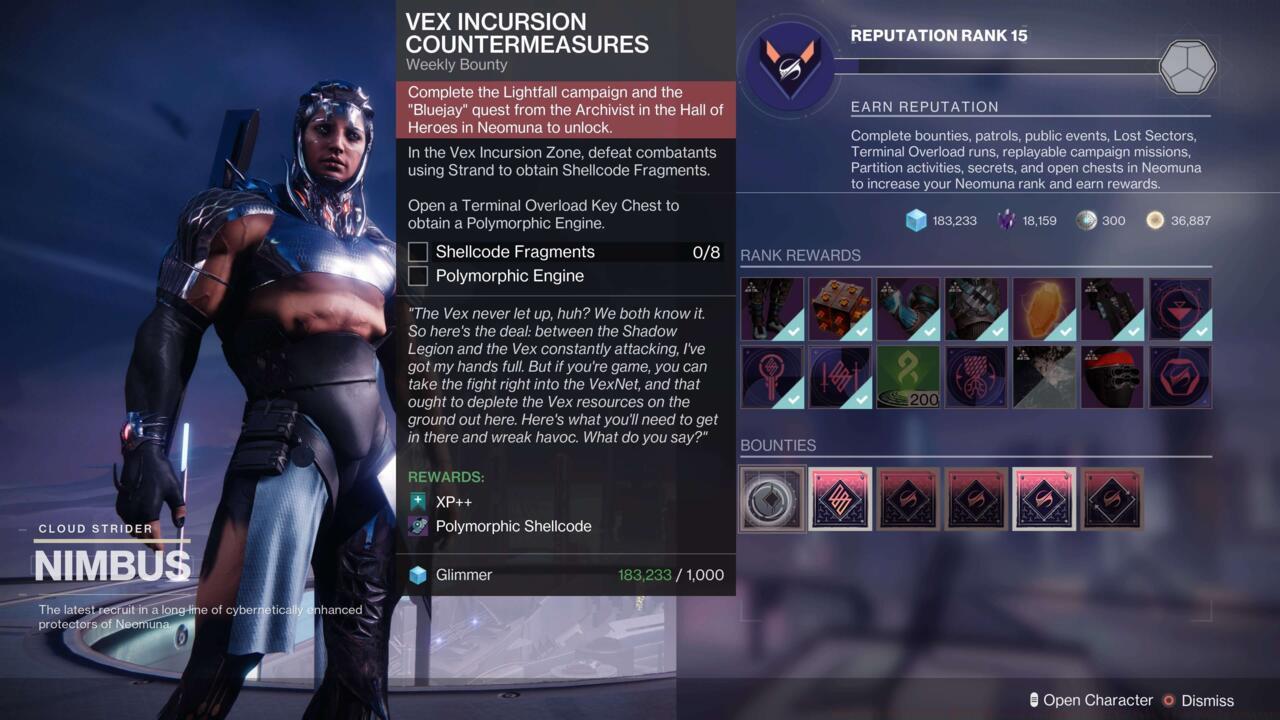This screenshot has height=720, width=1280.
Task: View the grey and black shader reward
Action: [1044, 377]
